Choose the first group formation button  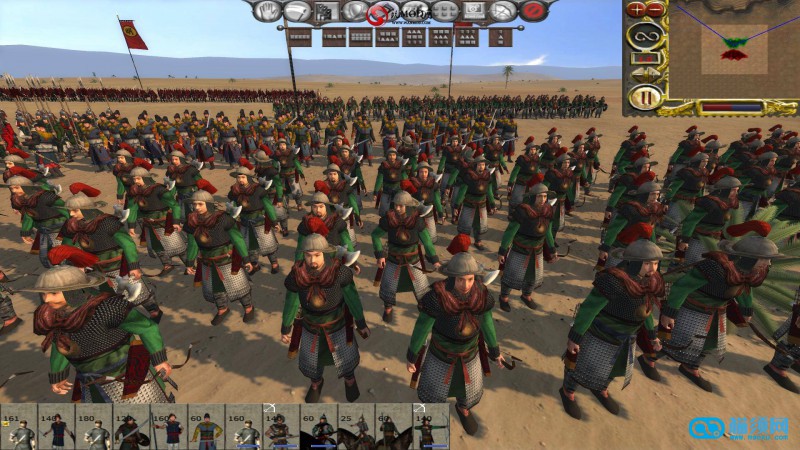[x=297, y=38]
